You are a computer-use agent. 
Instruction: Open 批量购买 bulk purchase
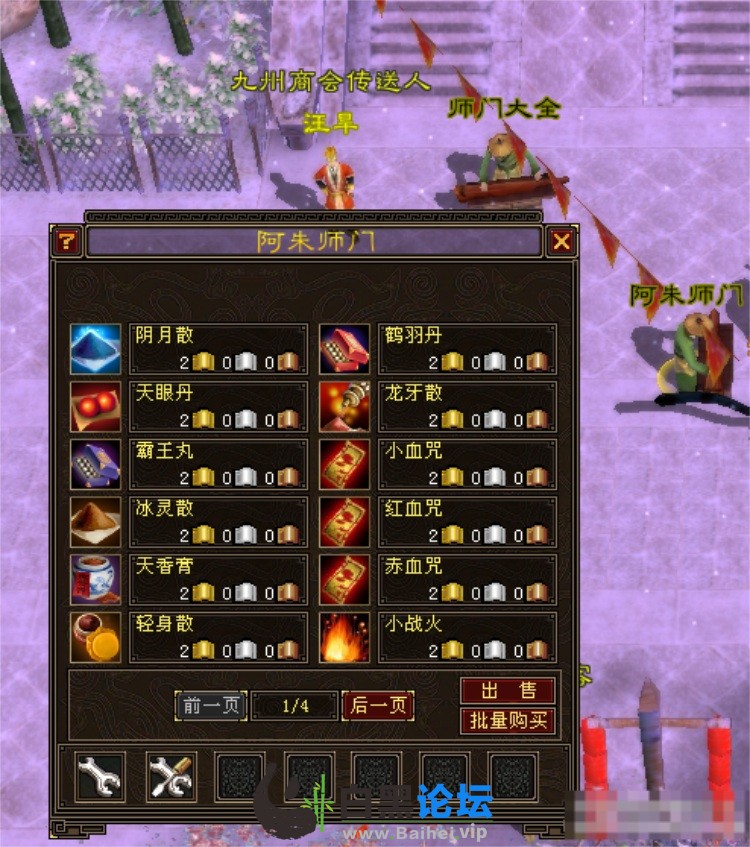(507, 721)
